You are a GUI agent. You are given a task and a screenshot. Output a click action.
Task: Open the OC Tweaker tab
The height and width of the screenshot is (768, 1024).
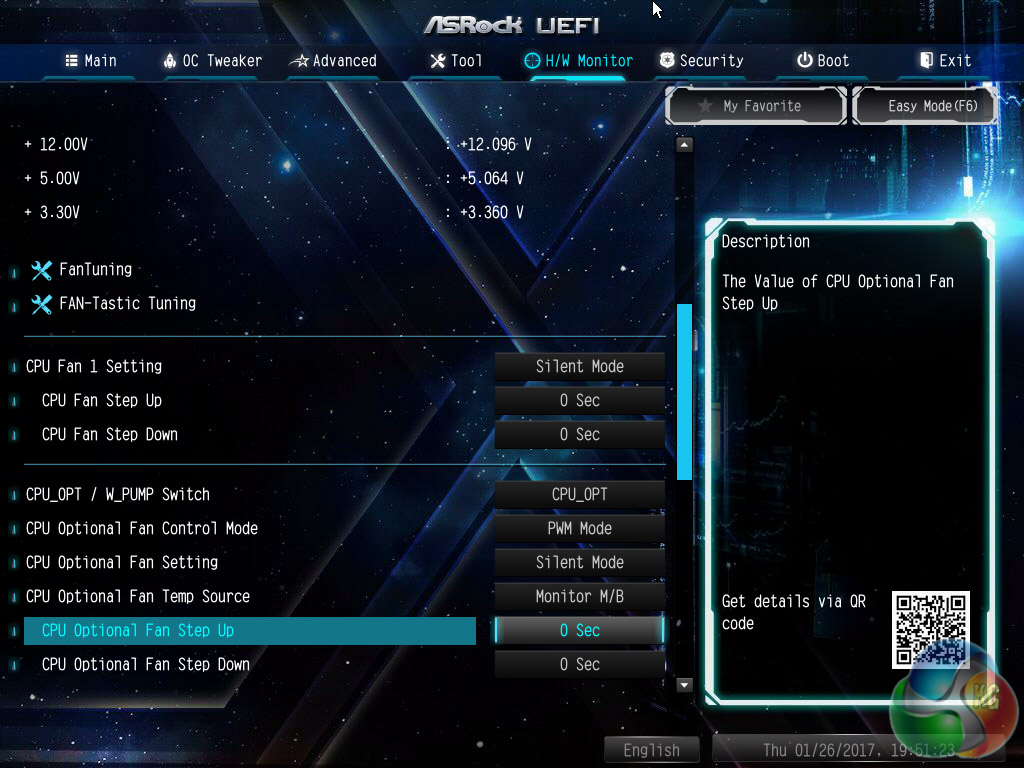pyautogui.click(x=212, y=61)
